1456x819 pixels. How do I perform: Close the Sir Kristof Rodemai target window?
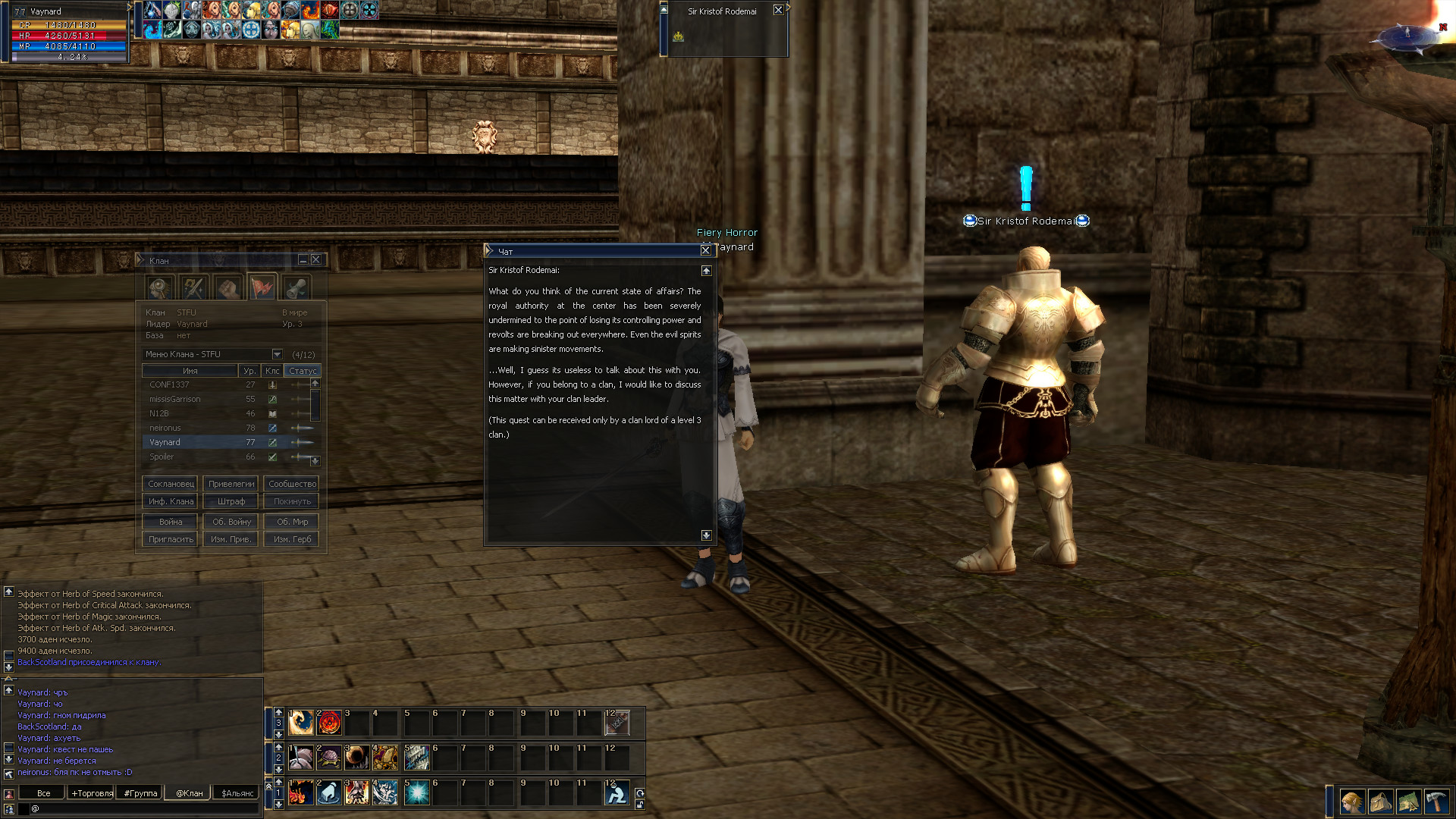[778, 10]
